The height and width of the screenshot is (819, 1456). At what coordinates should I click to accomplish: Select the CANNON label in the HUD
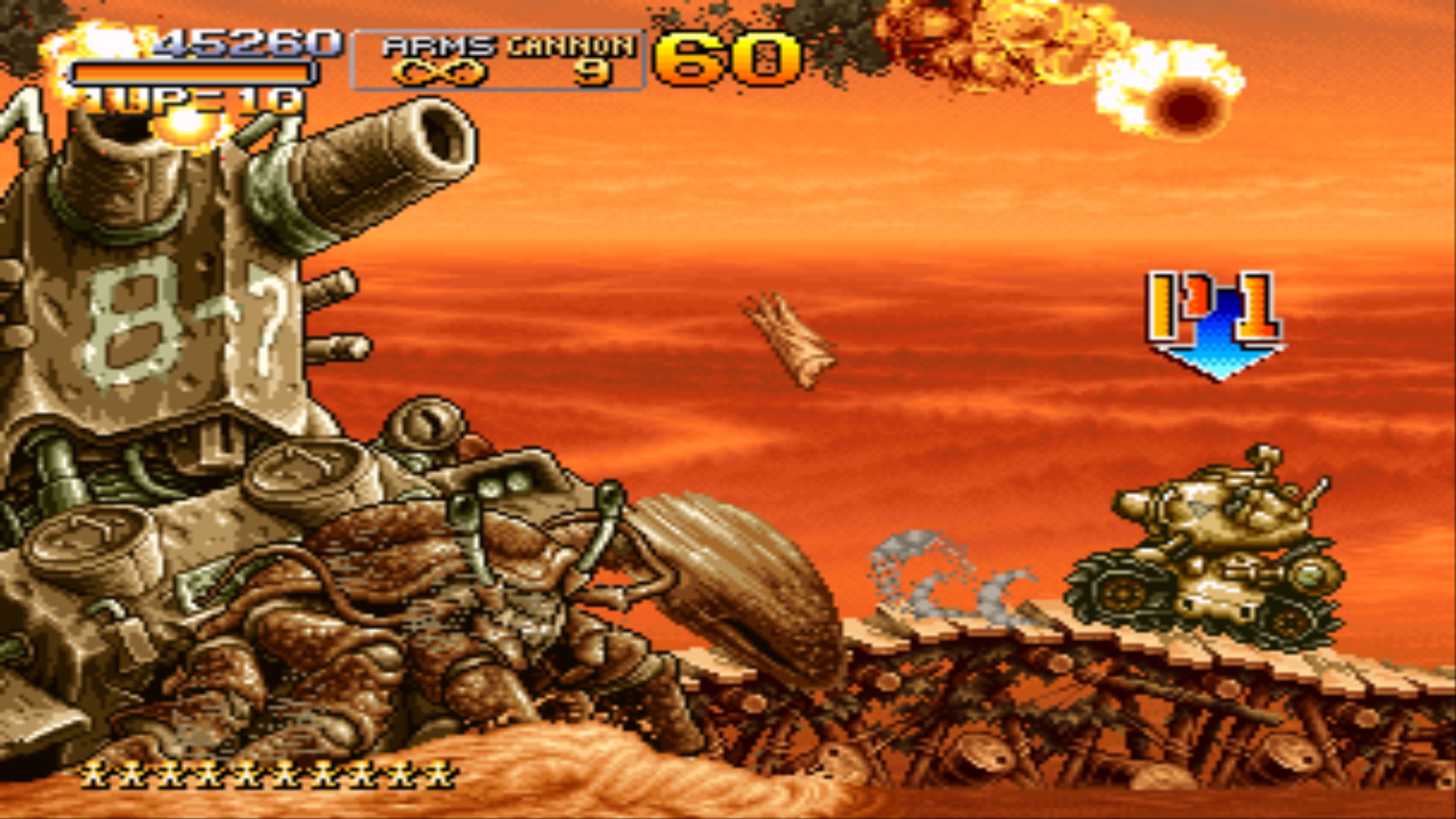click(573, 45)
